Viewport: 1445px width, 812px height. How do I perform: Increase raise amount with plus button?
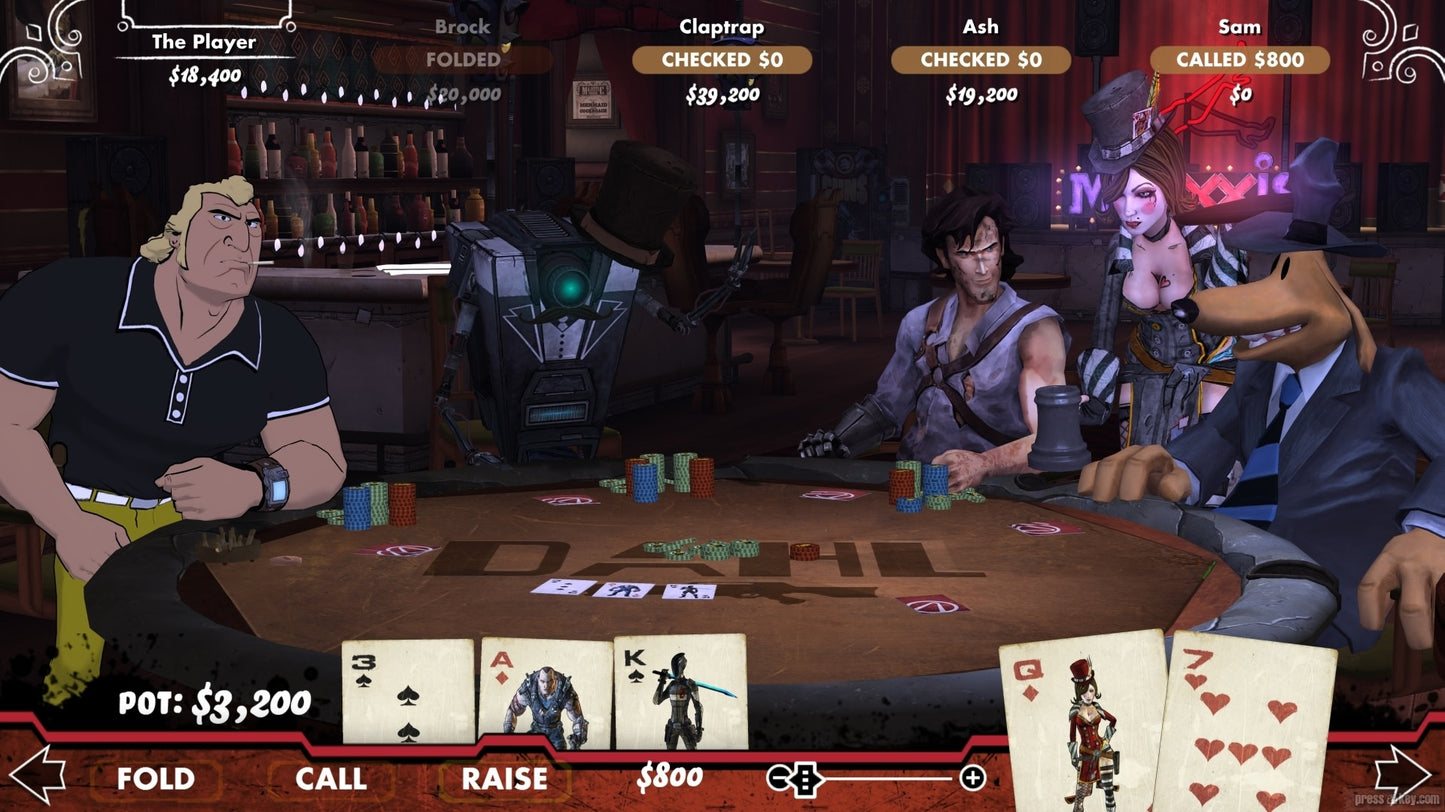click(x=972, y=777)
